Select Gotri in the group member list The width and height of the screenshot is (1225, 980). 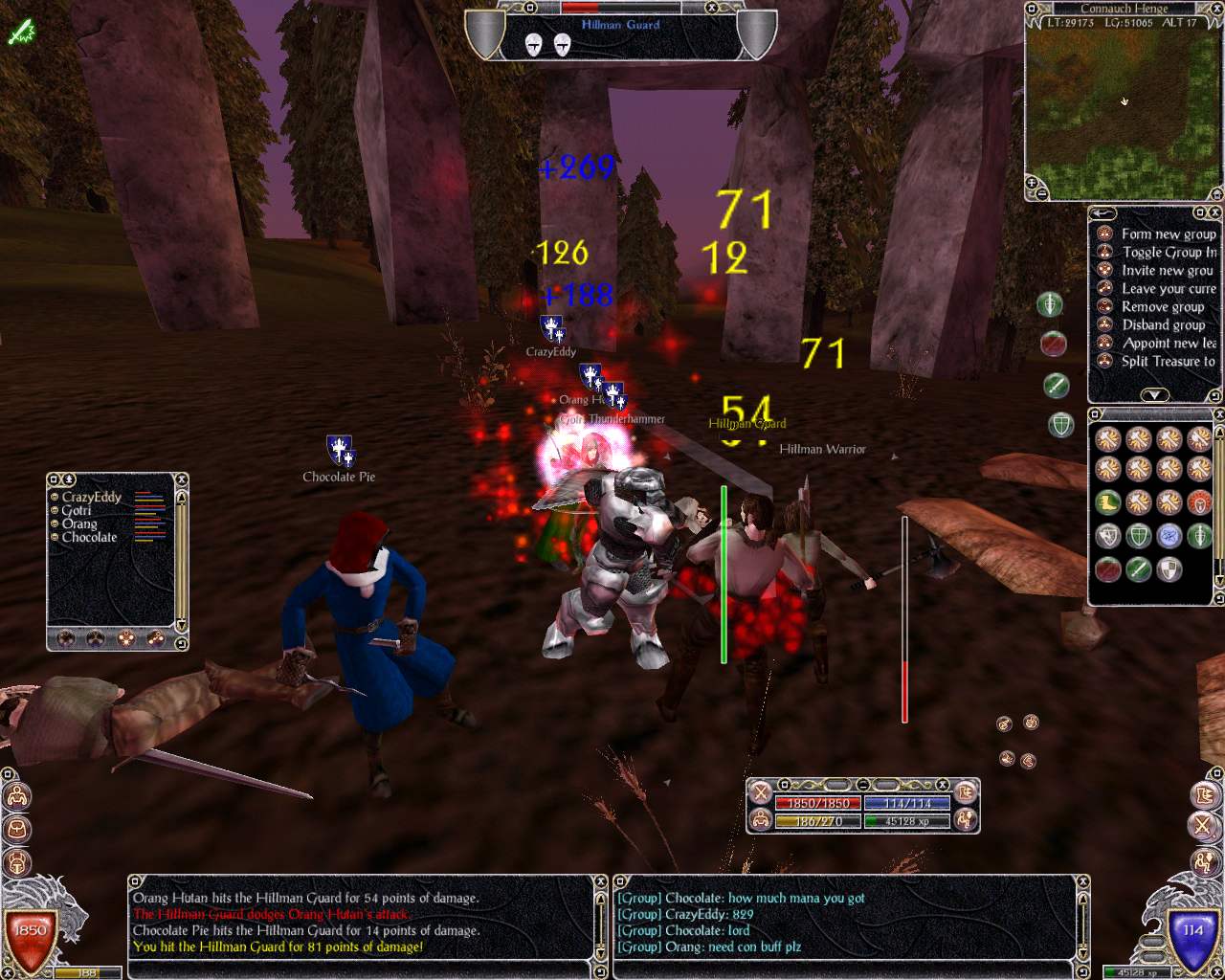(x=77, y=510)
